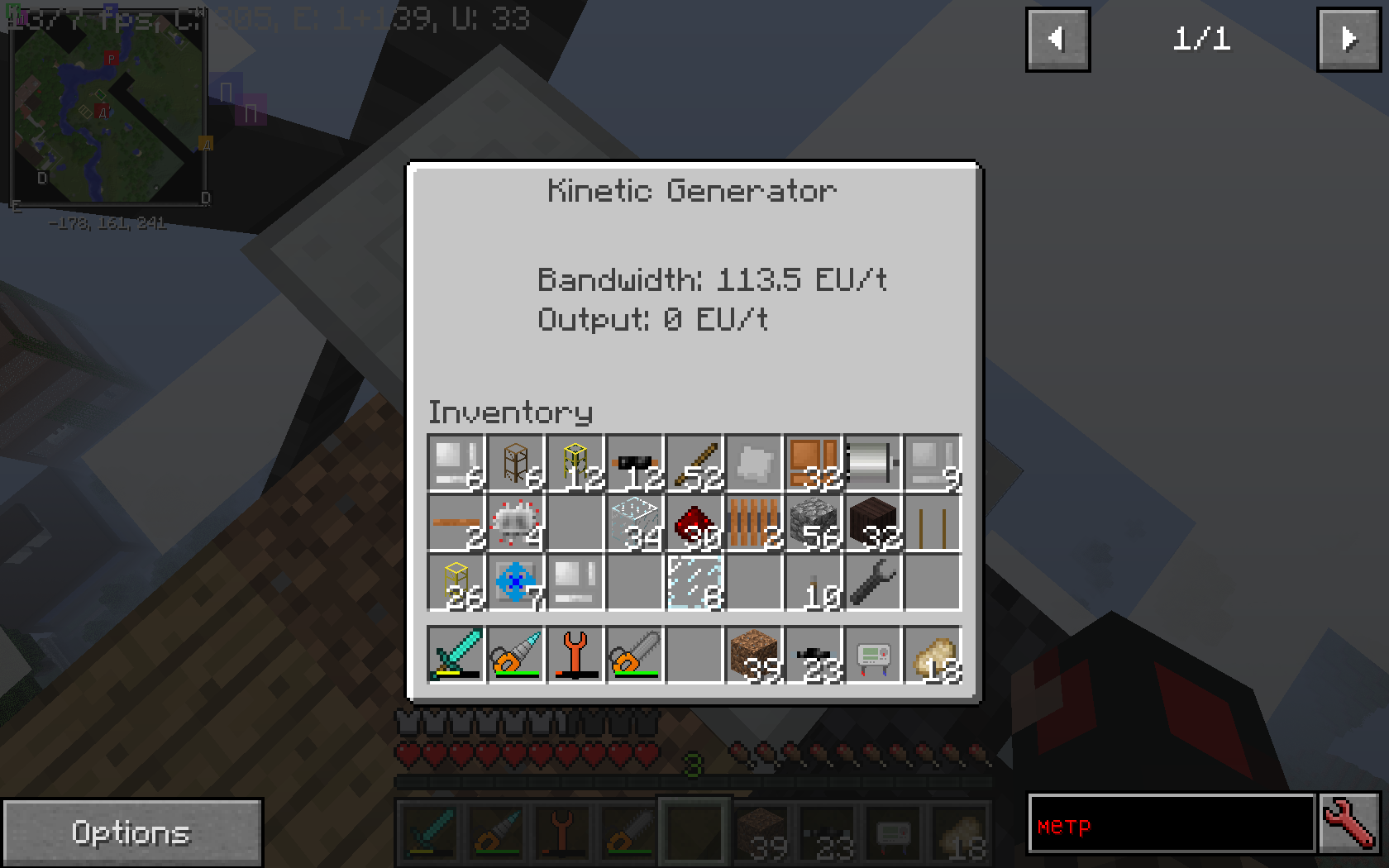
Task: Select the dark gray wrench
Action: click(x=873, y=583)
